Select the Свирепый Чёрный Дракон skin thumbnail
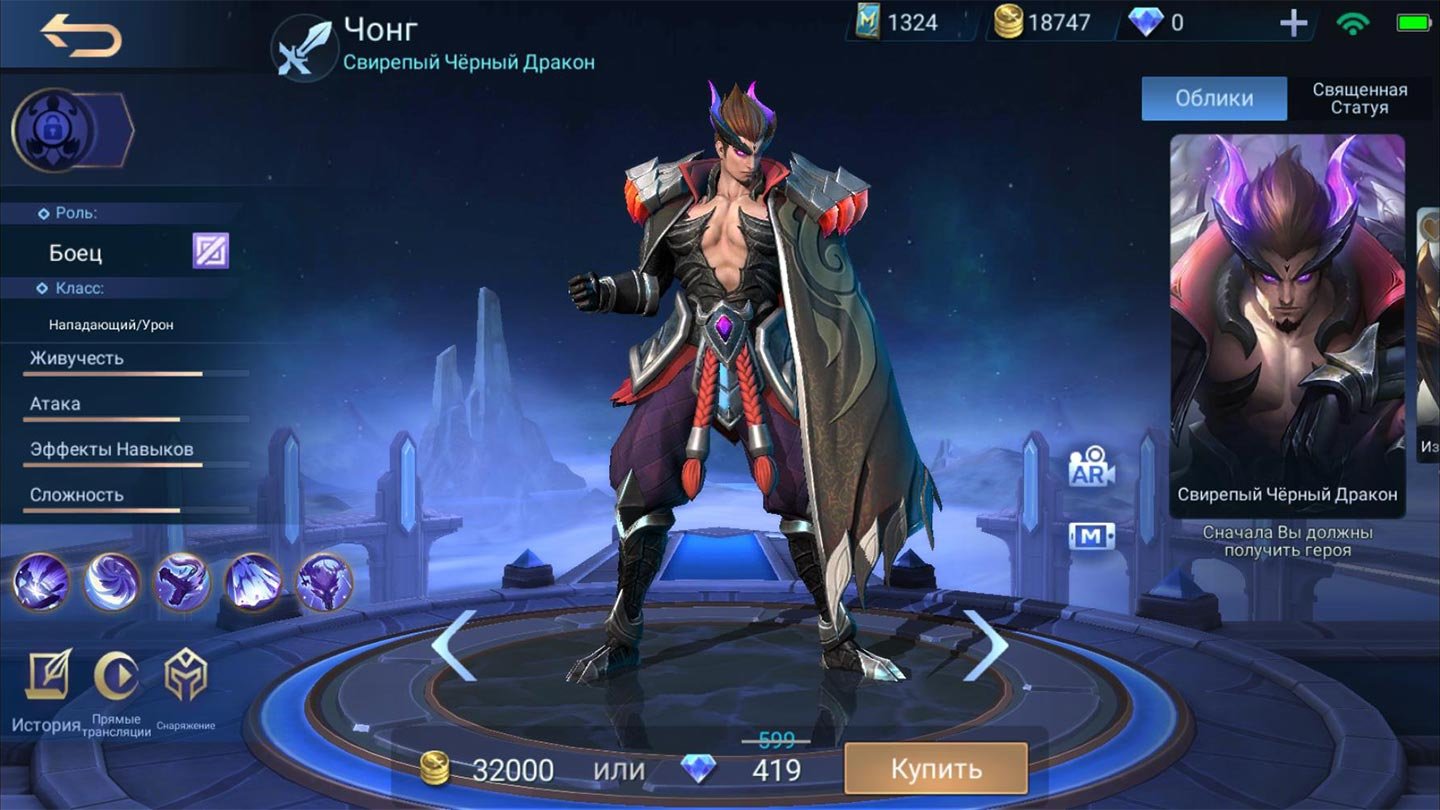This screenshot has width=1440, height=810. pyautogui.click(x=1287, y=325)
